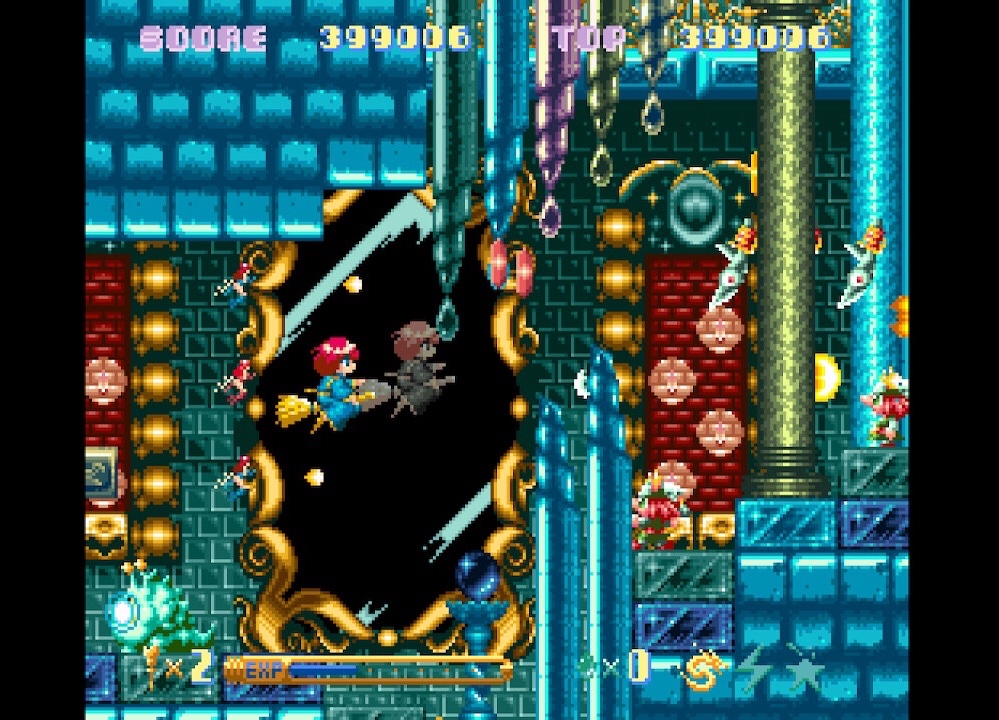999x720 pixels.
Task: Select the star magic icon
Action: tap(803, 668)
